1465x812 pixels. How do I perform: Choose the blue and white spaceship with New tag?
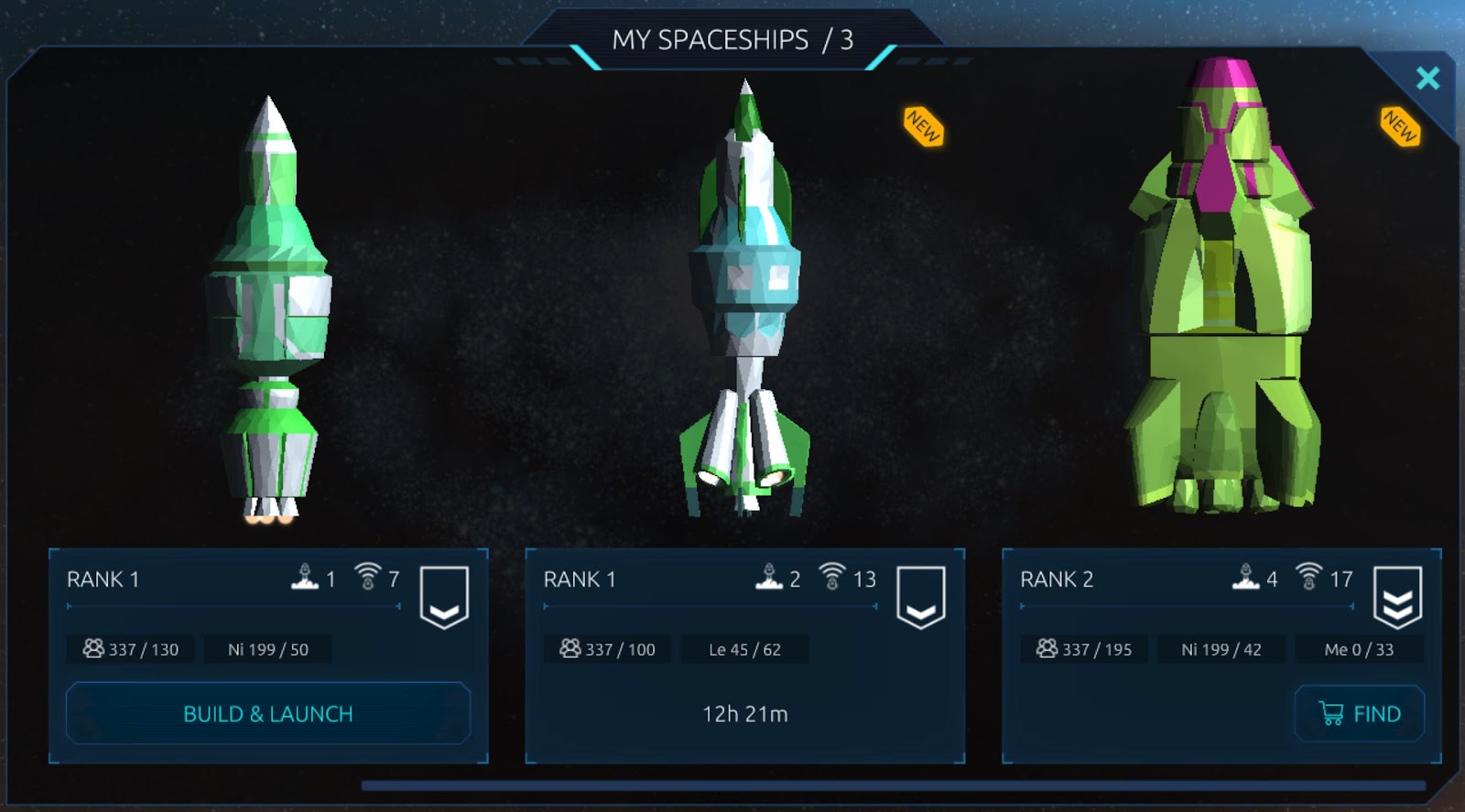click(x=745, y=302)
